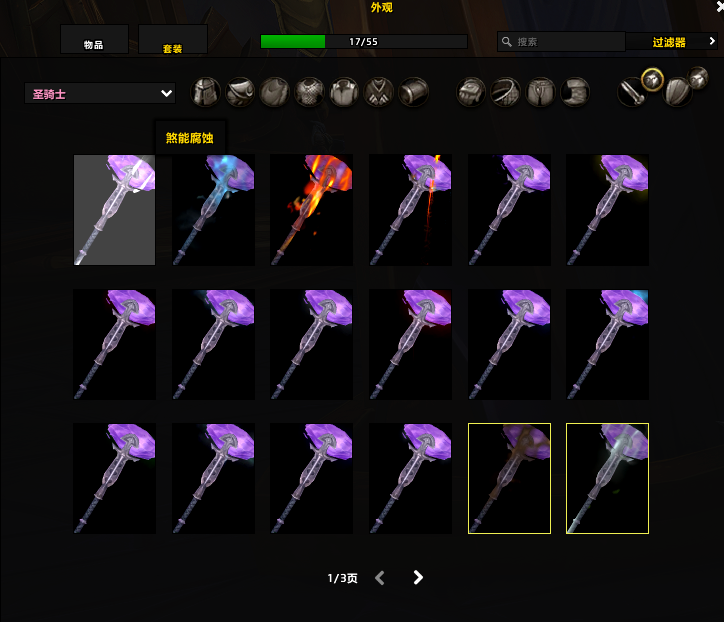Select the boots slot icon

[575, 93]
